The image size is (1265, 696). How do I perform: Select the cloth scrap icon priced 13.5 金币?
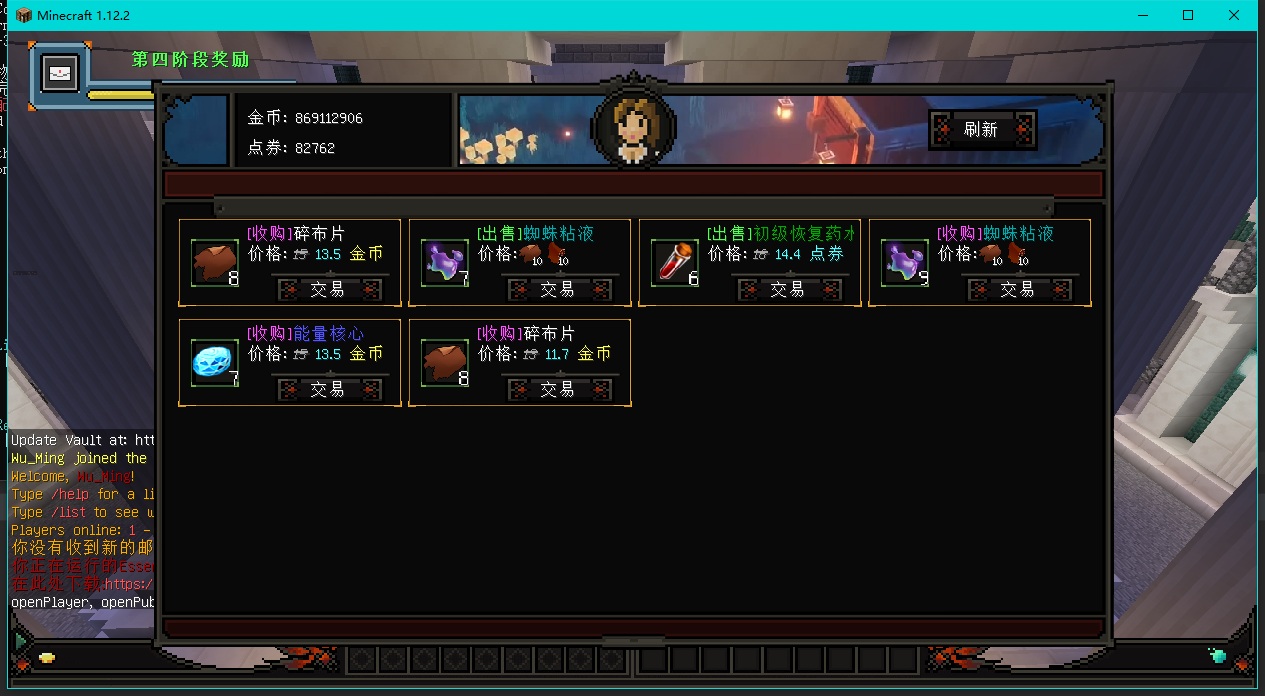214,262
